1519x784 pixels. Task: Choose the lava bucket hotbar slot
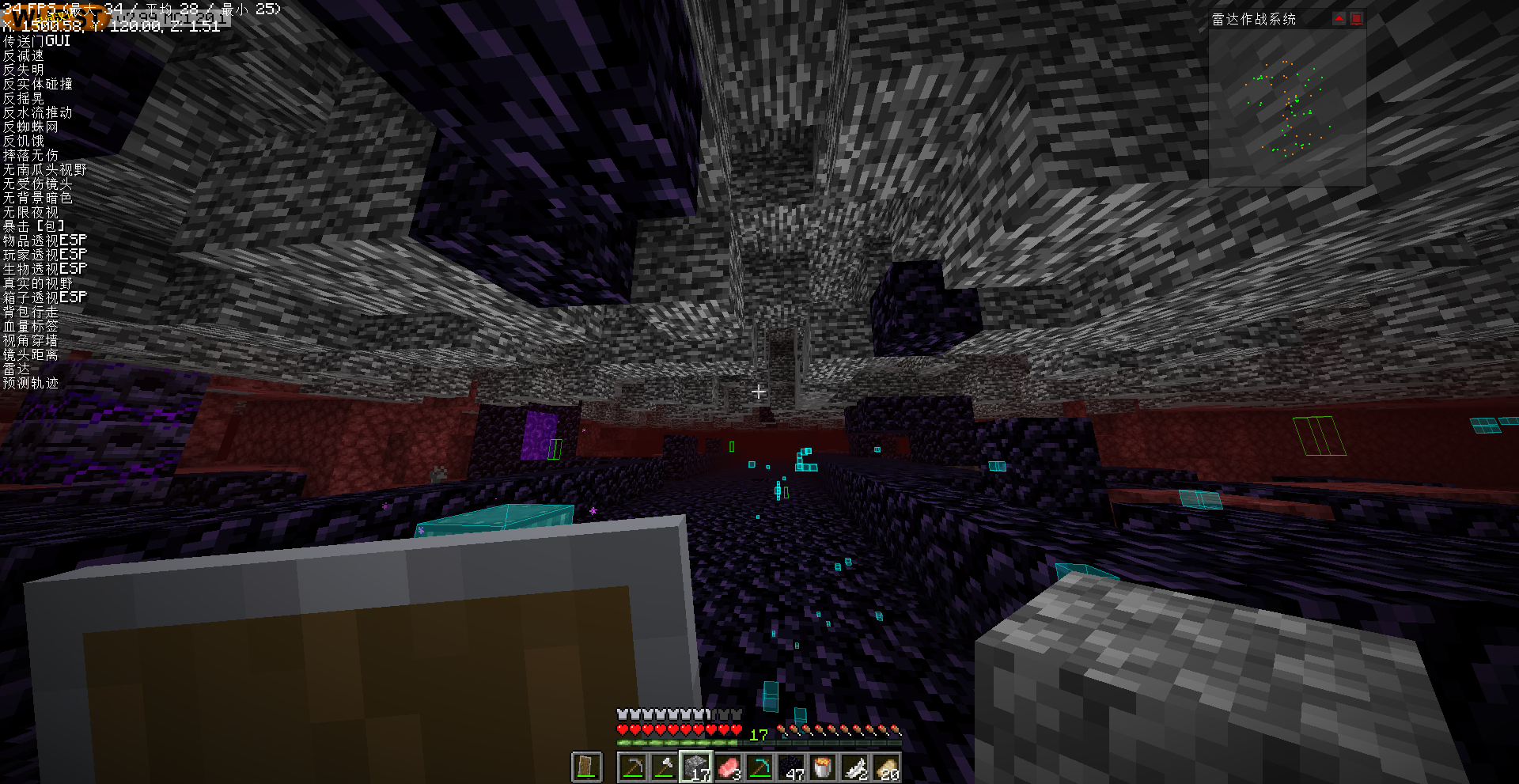click(x=823, y=767)
